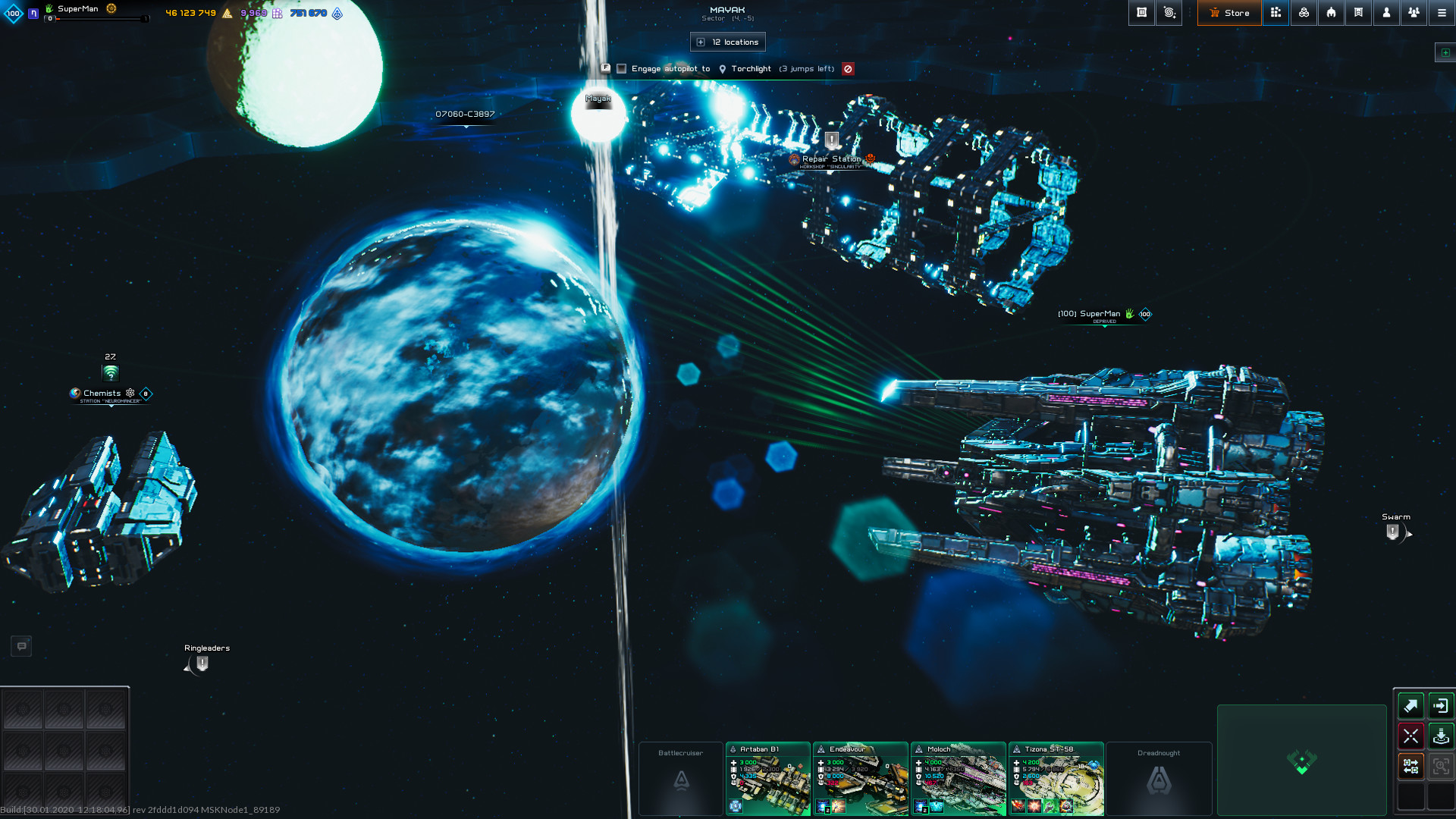
Task: Click the bookmark icon in top toolbar
Action: 1359,13
